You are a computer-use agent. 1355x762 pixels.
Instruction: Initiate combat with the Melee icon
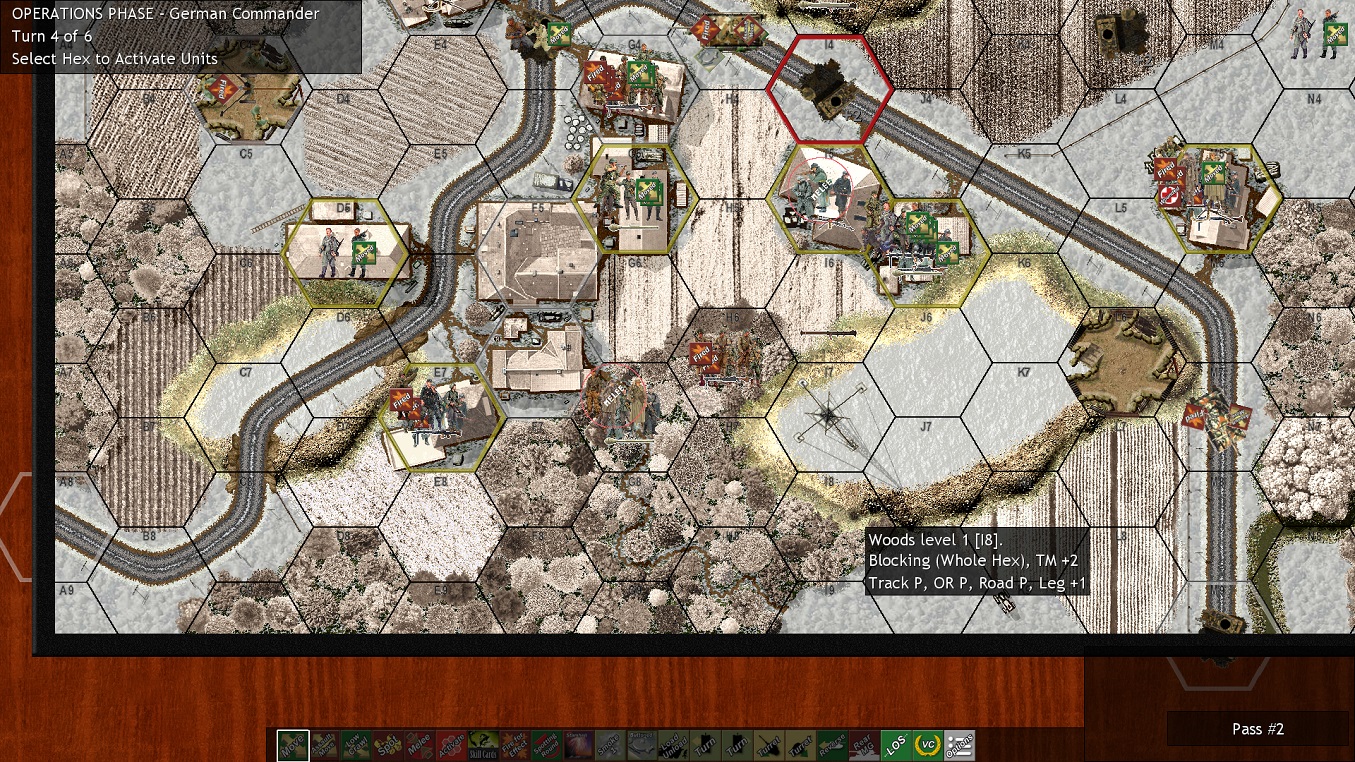419,745
